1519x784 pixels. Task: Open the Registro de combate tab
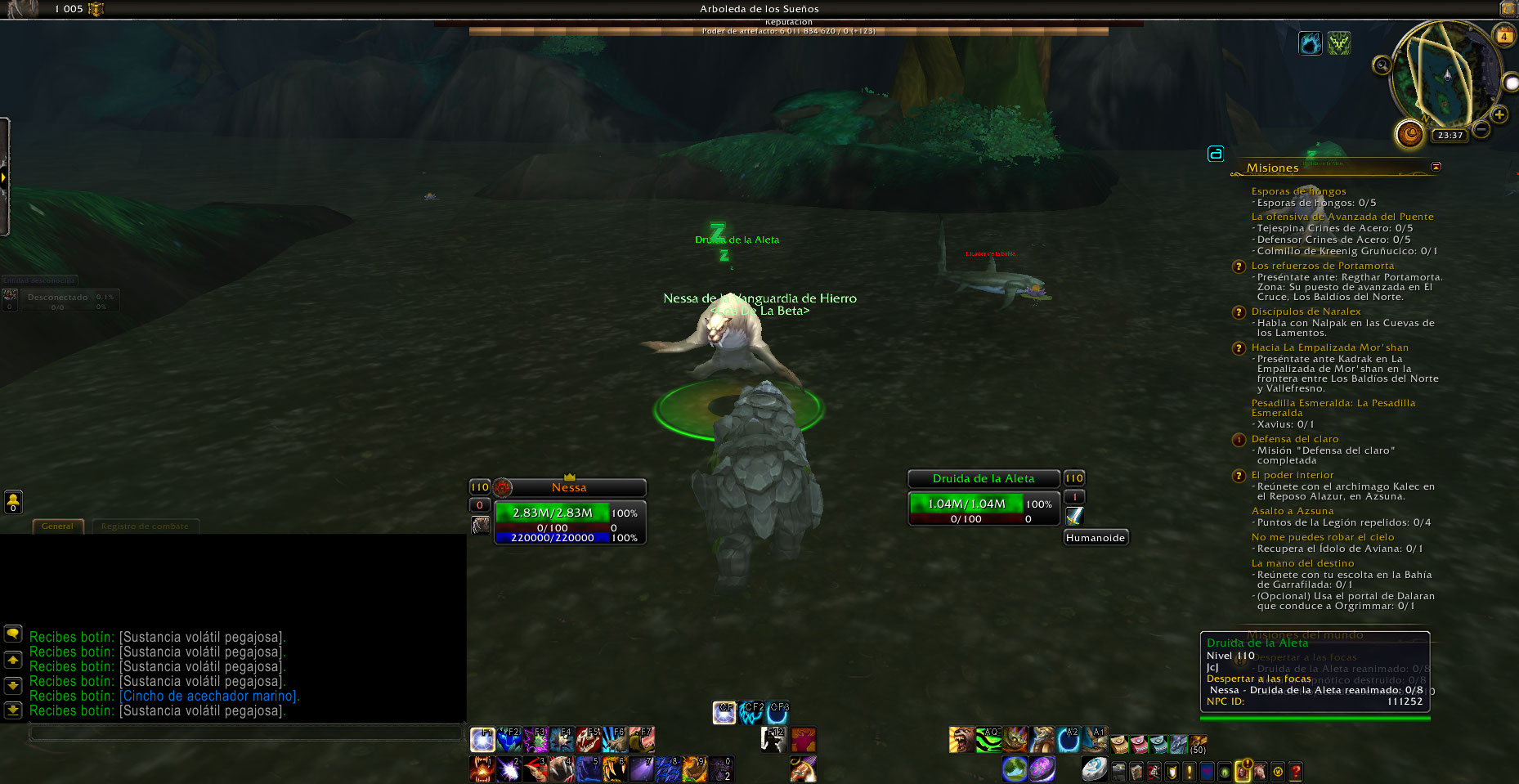[x=145, y=526]
